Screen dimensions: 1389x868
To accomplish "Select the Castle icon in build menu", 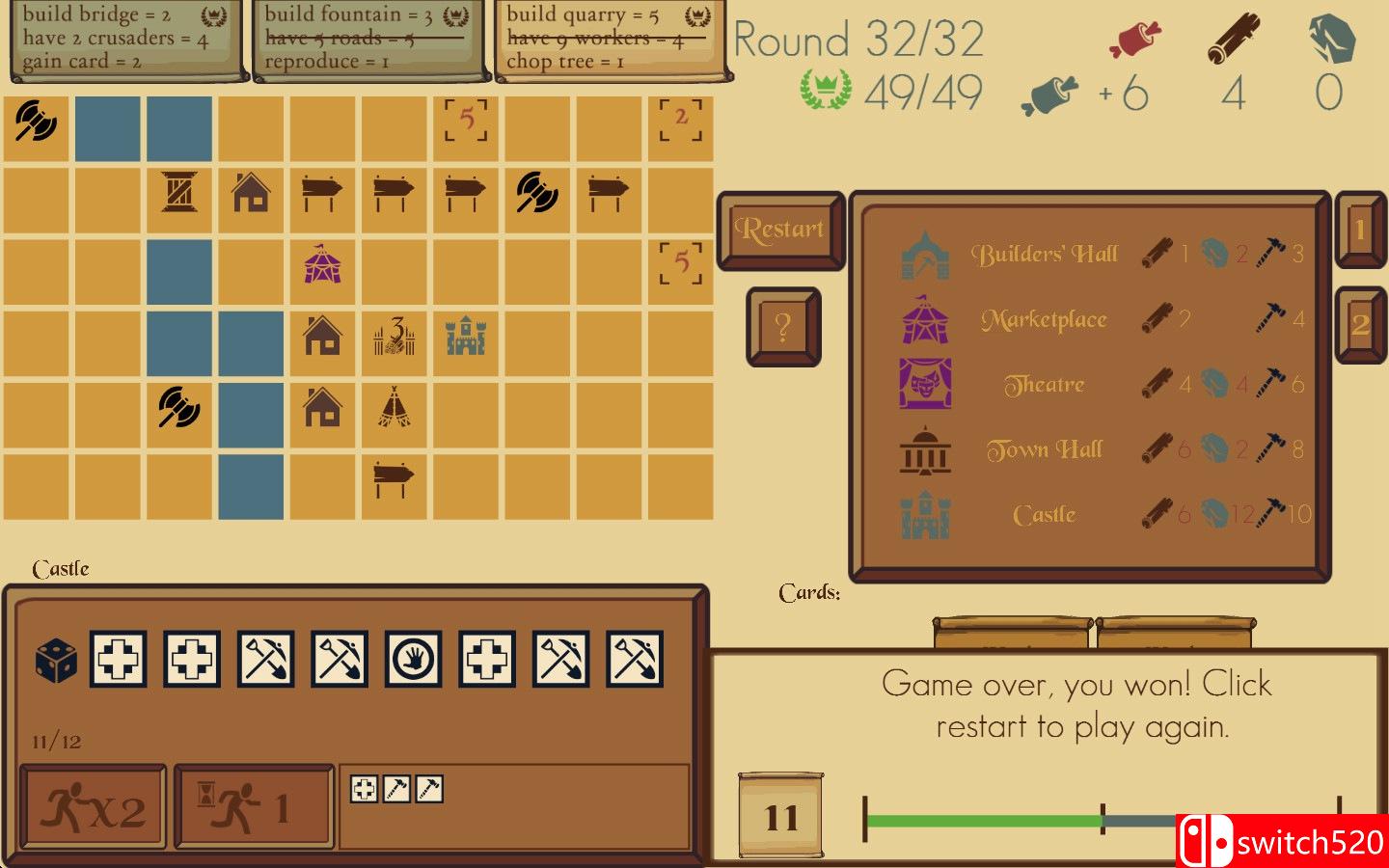I will (924, 514).
